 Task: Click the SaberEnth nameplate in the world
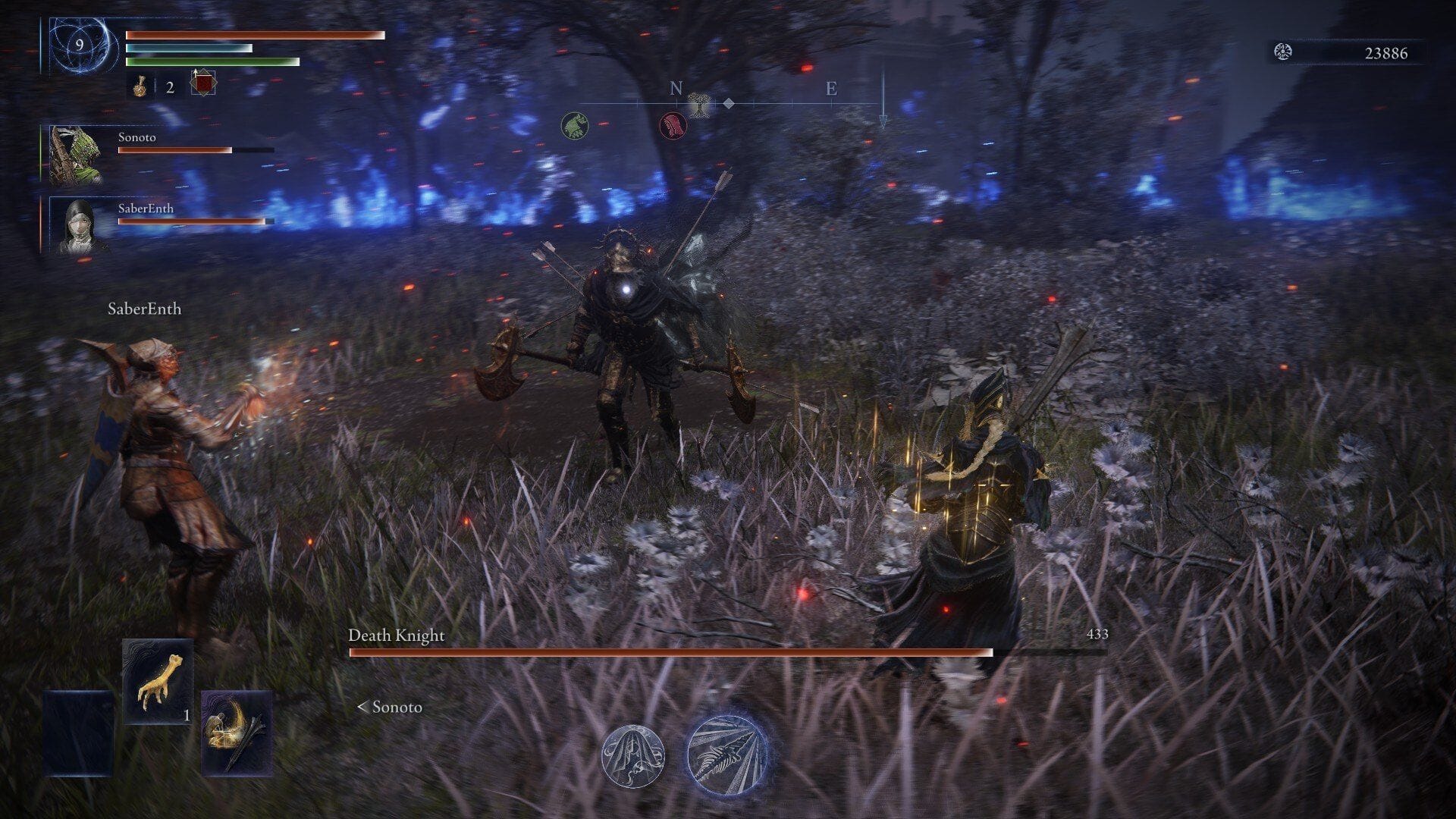pyautogui.click(x=144, y=309)
